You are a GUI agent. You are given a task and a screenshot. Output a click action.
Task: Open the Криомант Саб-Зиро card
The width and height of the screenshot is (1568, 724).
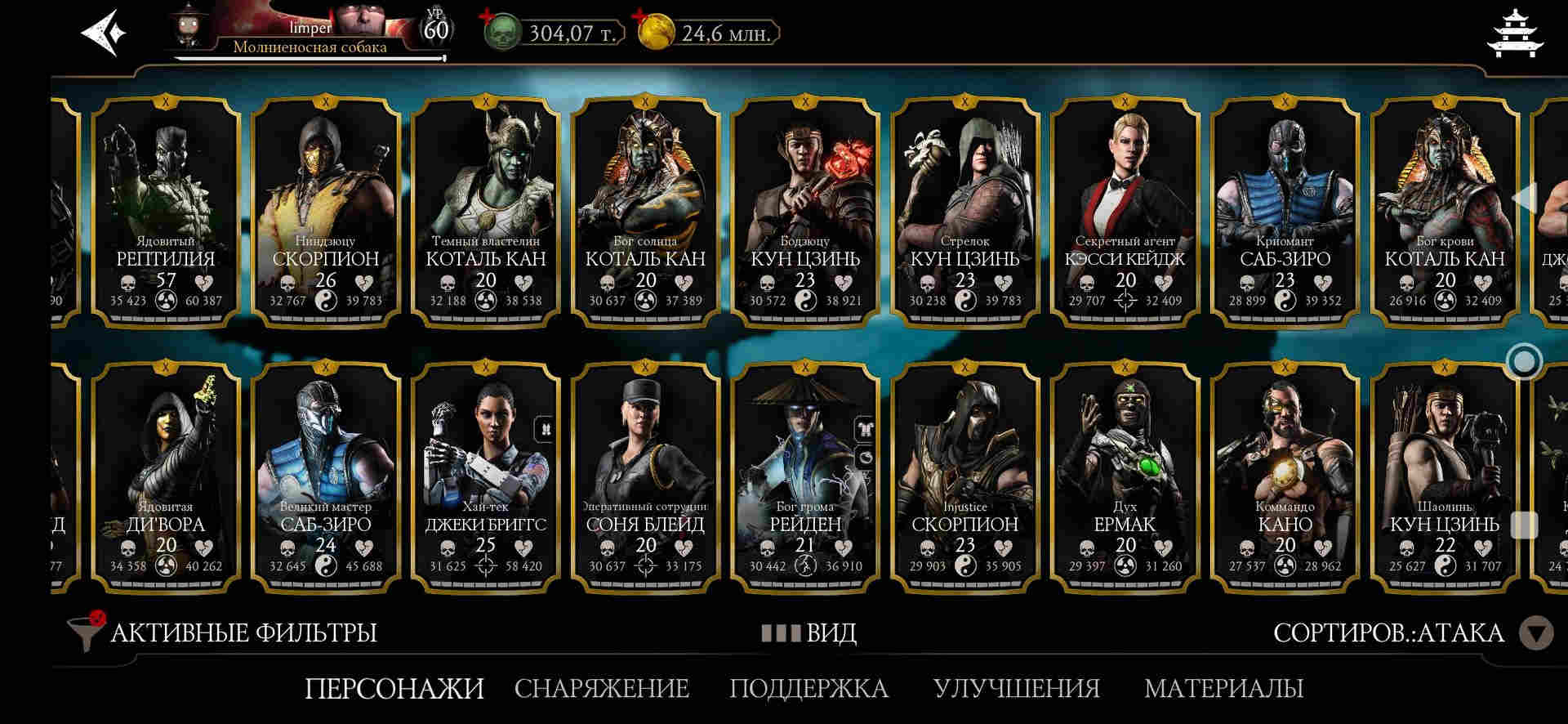point(1285,211)
